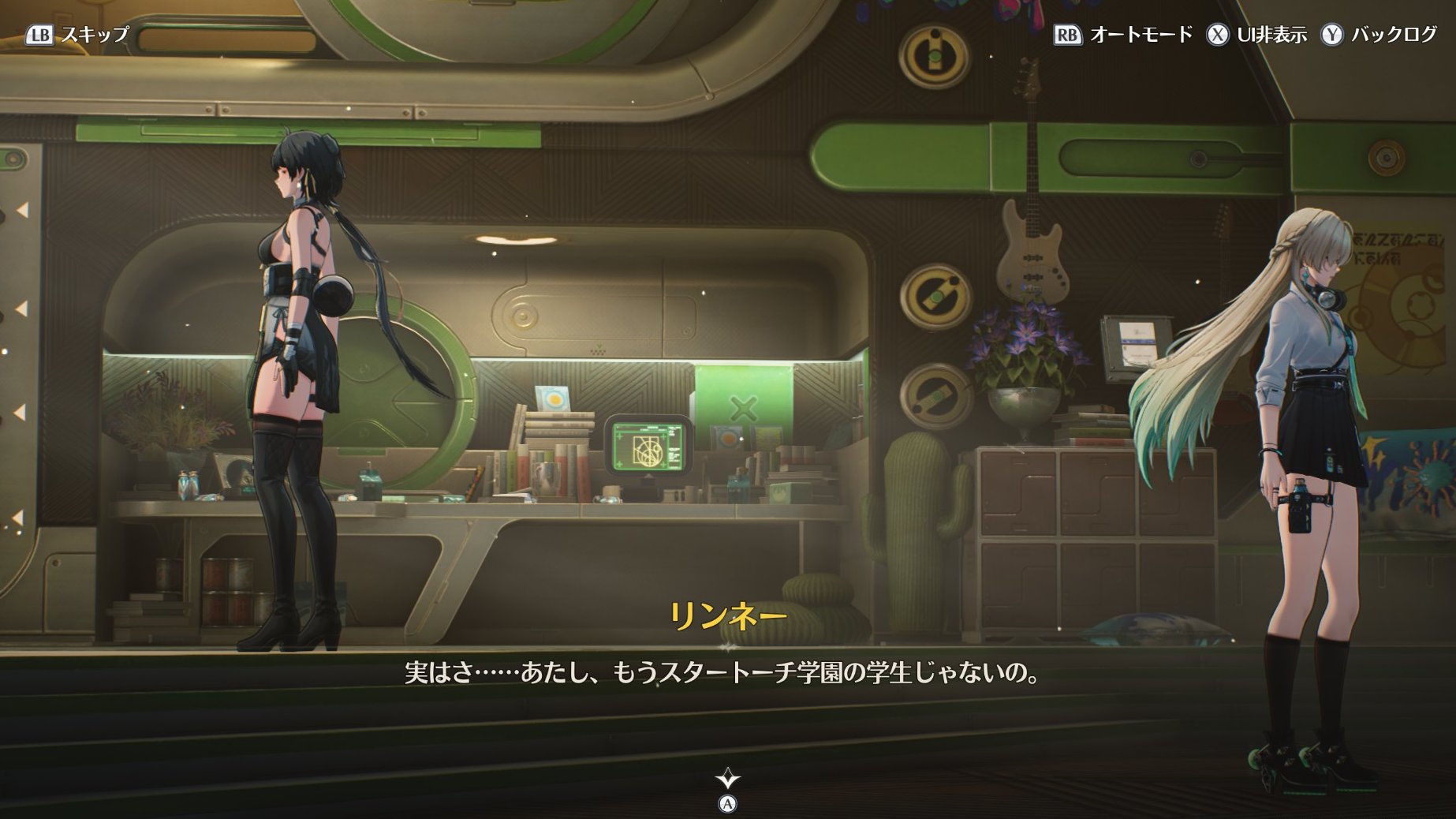The height and width of the screenshot is (819, 1456).
Task: Hide the interface with UI非表示
Action: (x=1257, y=35)
